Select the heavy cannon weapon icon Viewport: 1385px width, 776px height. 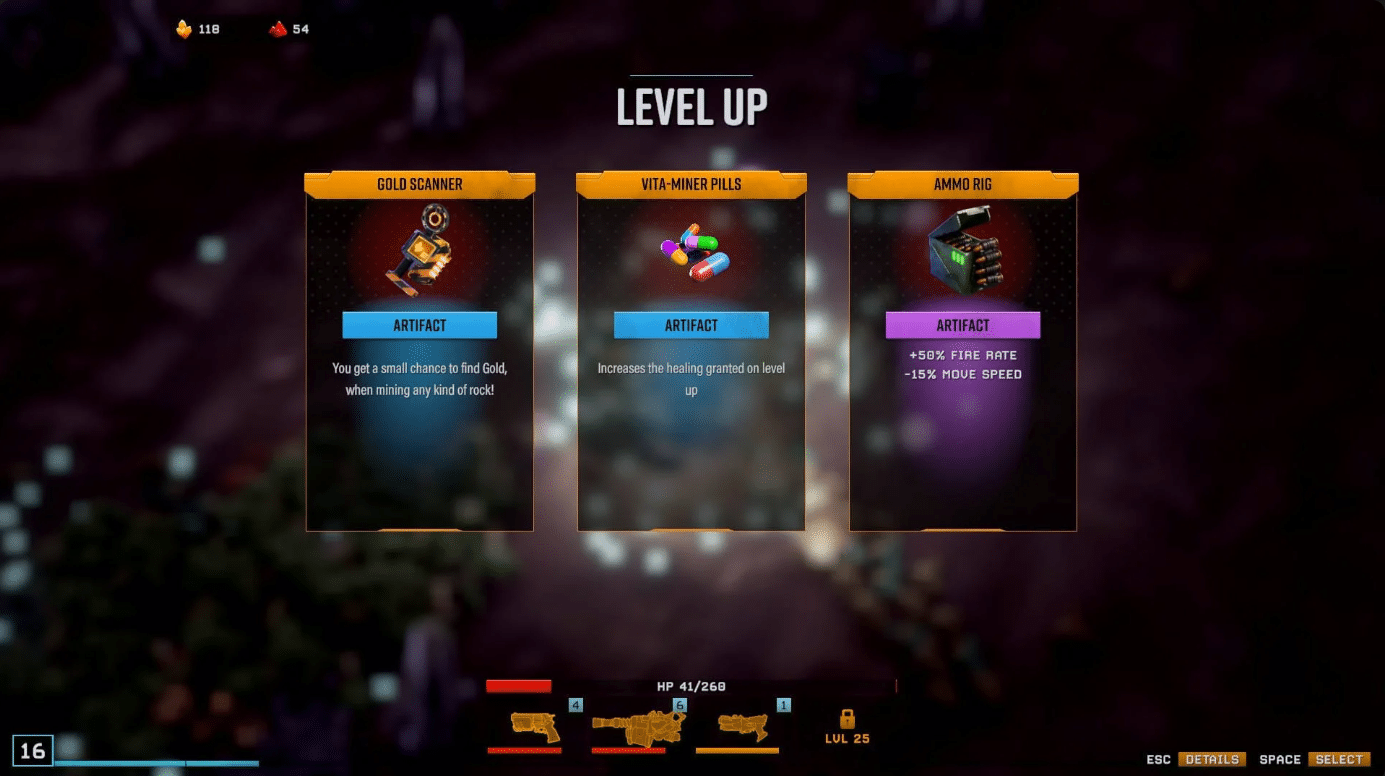click(636, 727)
